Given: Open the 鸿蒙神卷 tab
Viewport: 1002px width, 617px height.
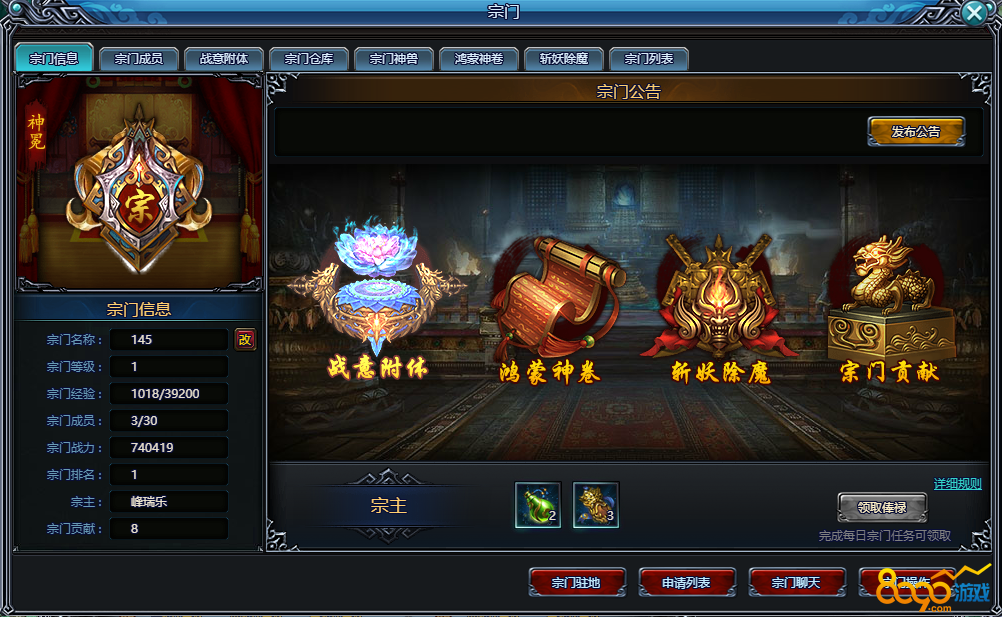Looking at the screenshot, I should [x=479, y=59].
